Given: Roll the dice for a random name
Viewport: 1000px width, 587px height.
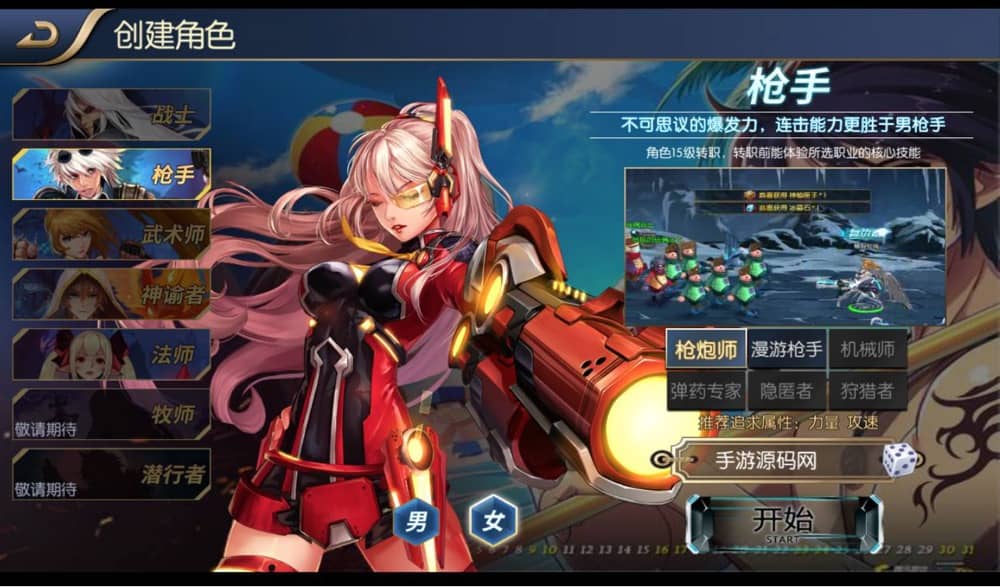Looking at the screenshot, I should (899, 460).
